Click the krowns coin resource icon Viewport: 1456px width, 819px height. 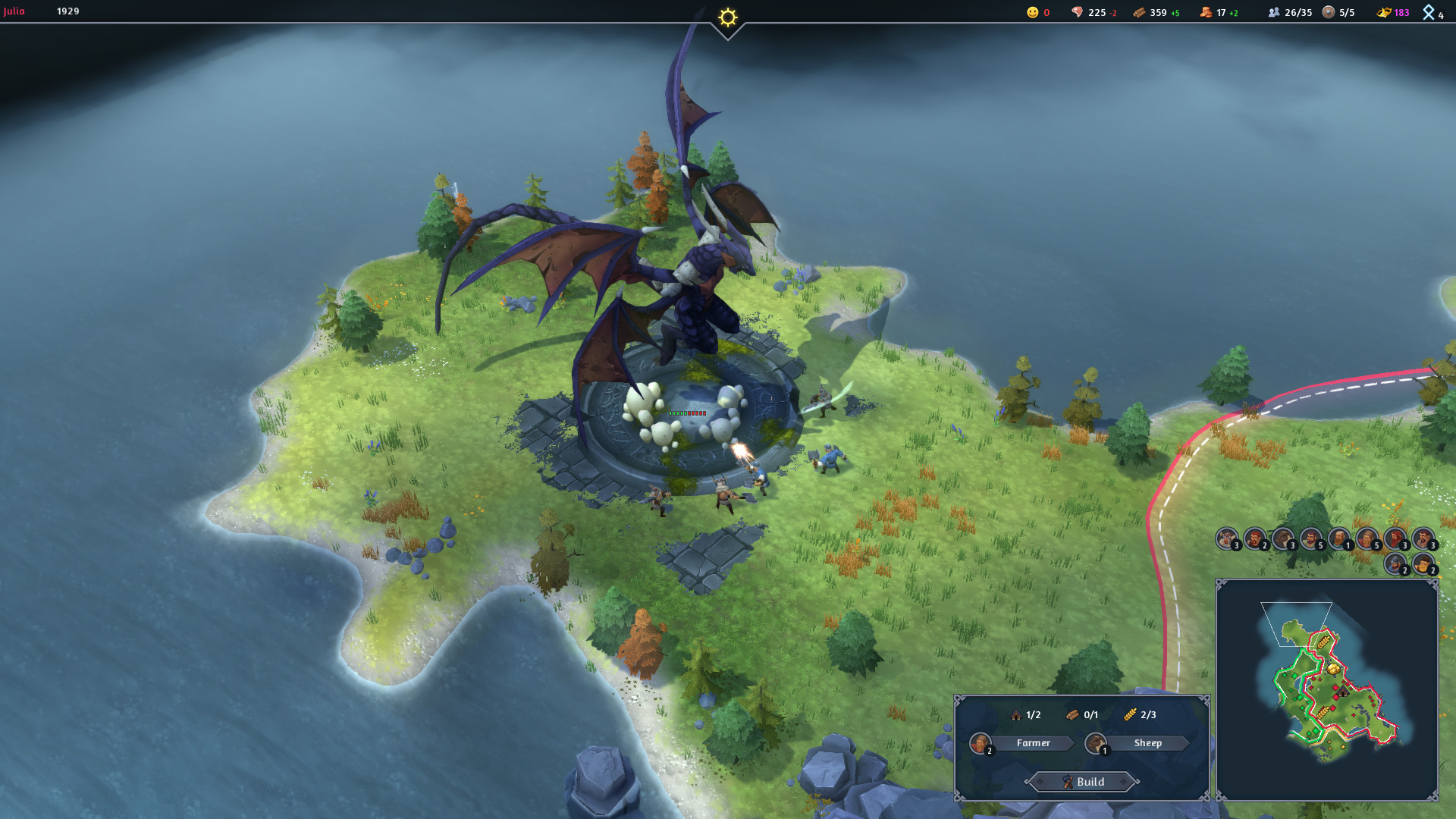pyautogui.click(x=1206, y=12)
